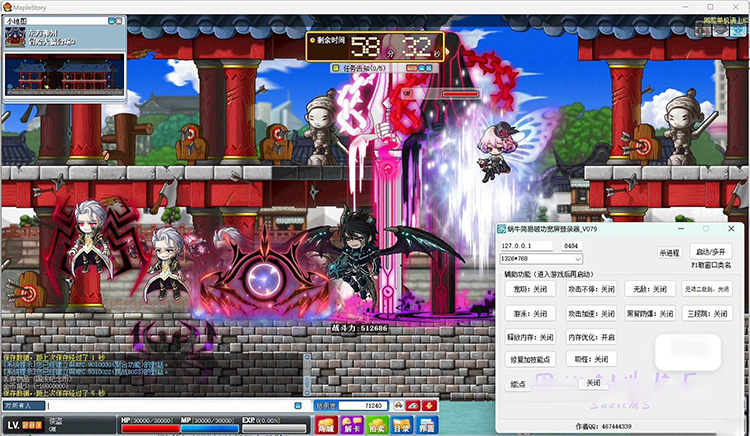Click the 修复加技能点 fix skill points button

(532, 359)
